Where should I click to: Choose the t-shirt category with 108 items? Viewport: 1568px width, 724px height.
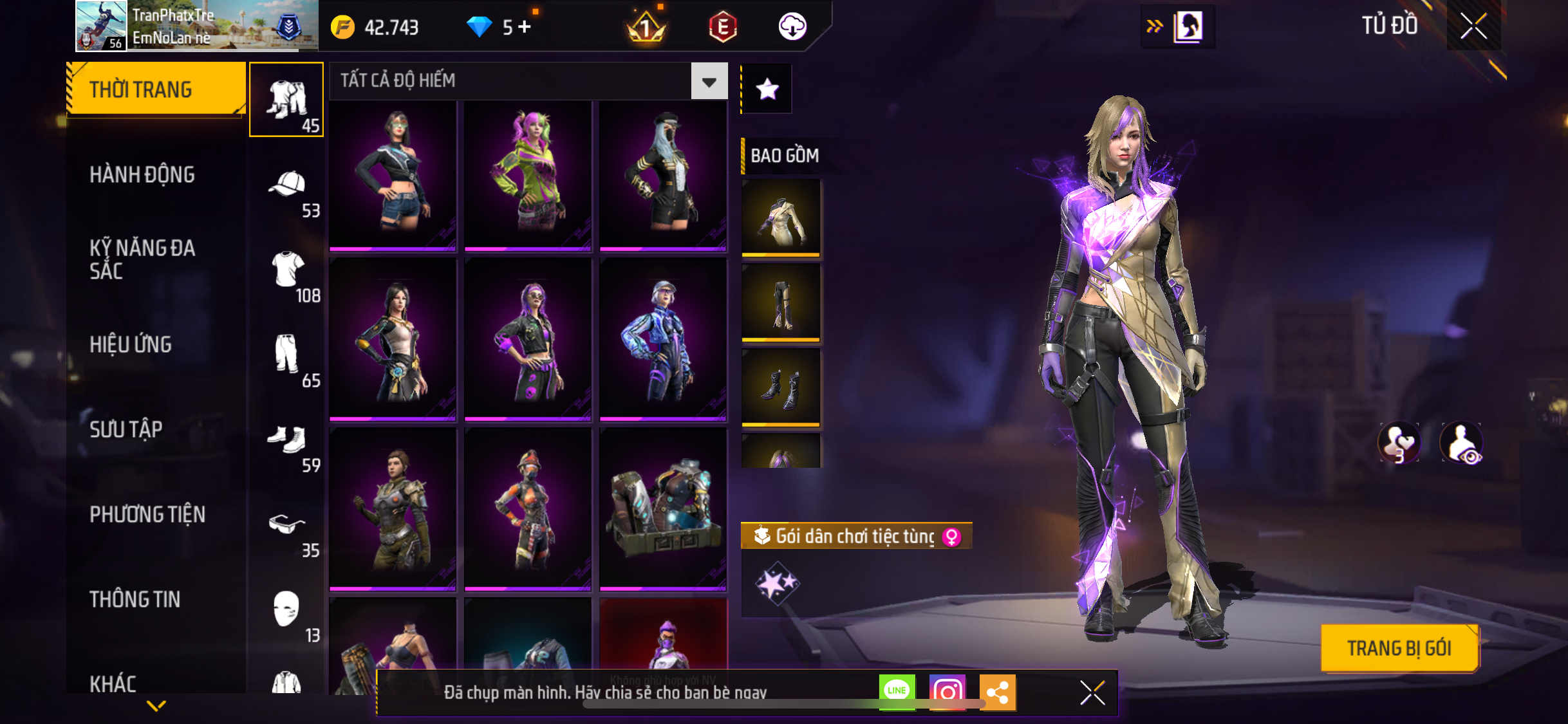[x=287, y=276]
